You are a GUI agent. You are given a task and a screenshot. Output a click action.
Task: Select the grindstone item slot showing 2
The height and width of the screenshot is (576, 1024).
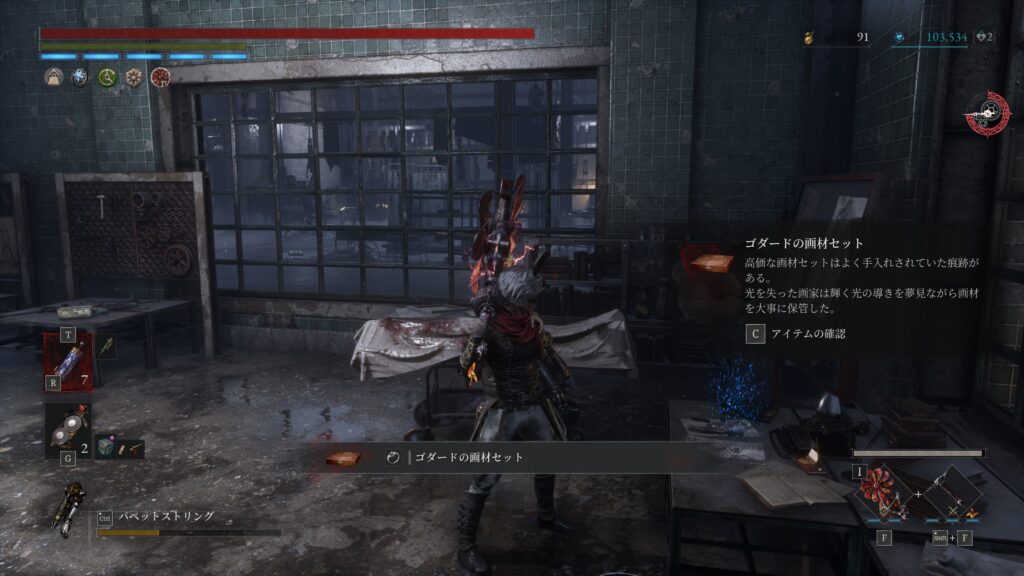click(x=68, y=430)
